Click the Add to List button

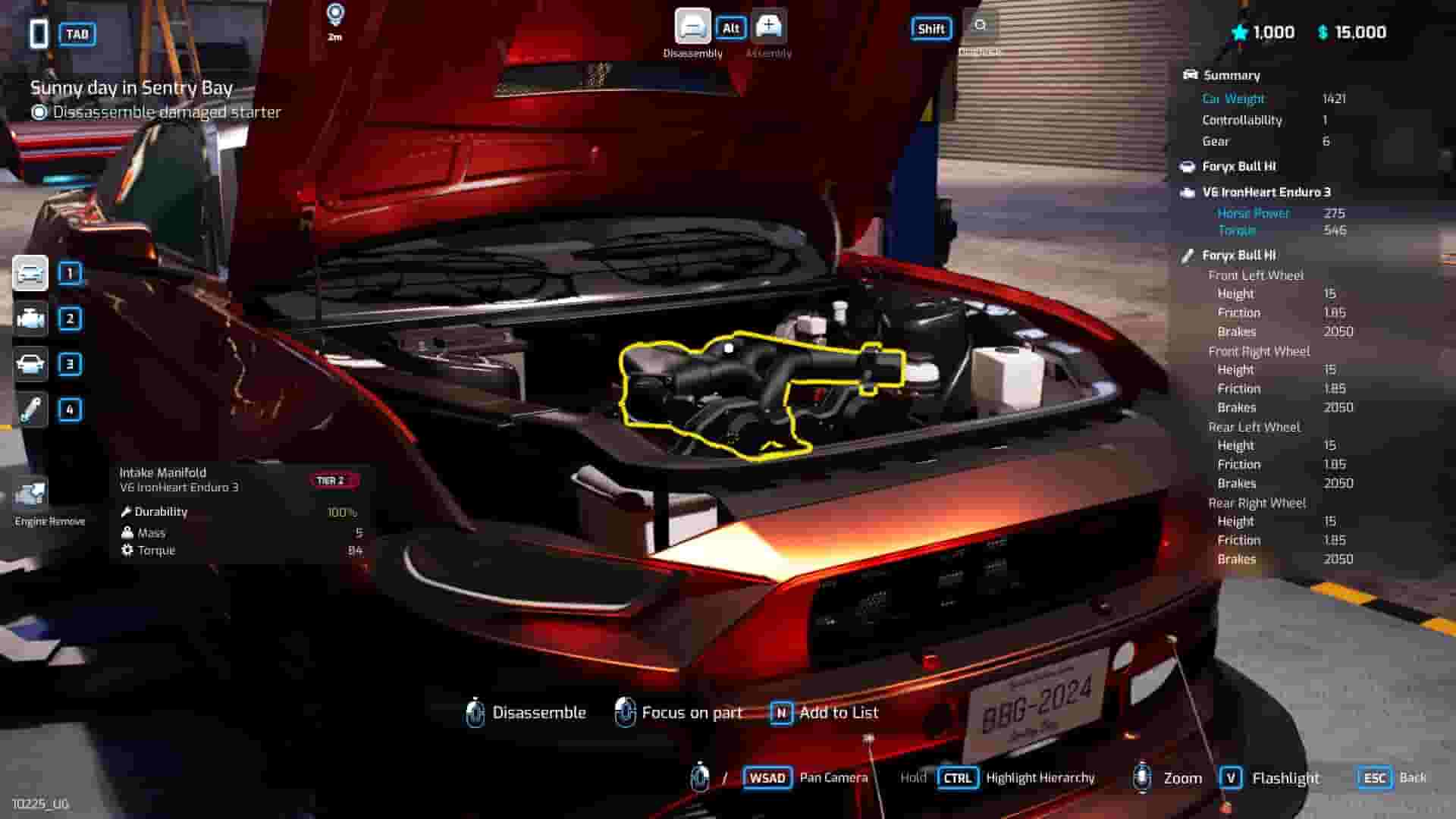tap(823, 713)
